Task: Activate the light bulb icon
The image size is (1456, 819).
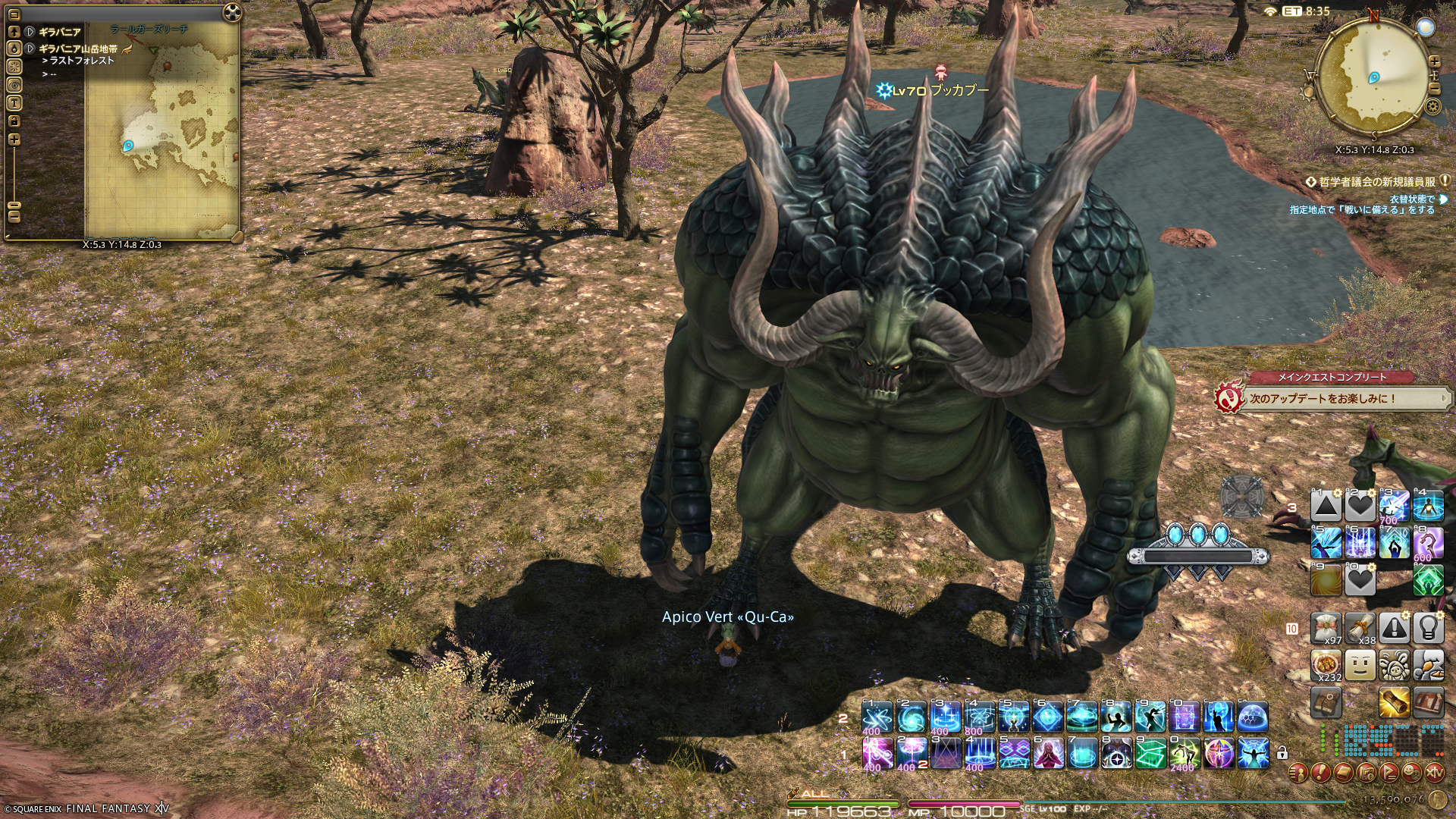Action: point(1428,628)
